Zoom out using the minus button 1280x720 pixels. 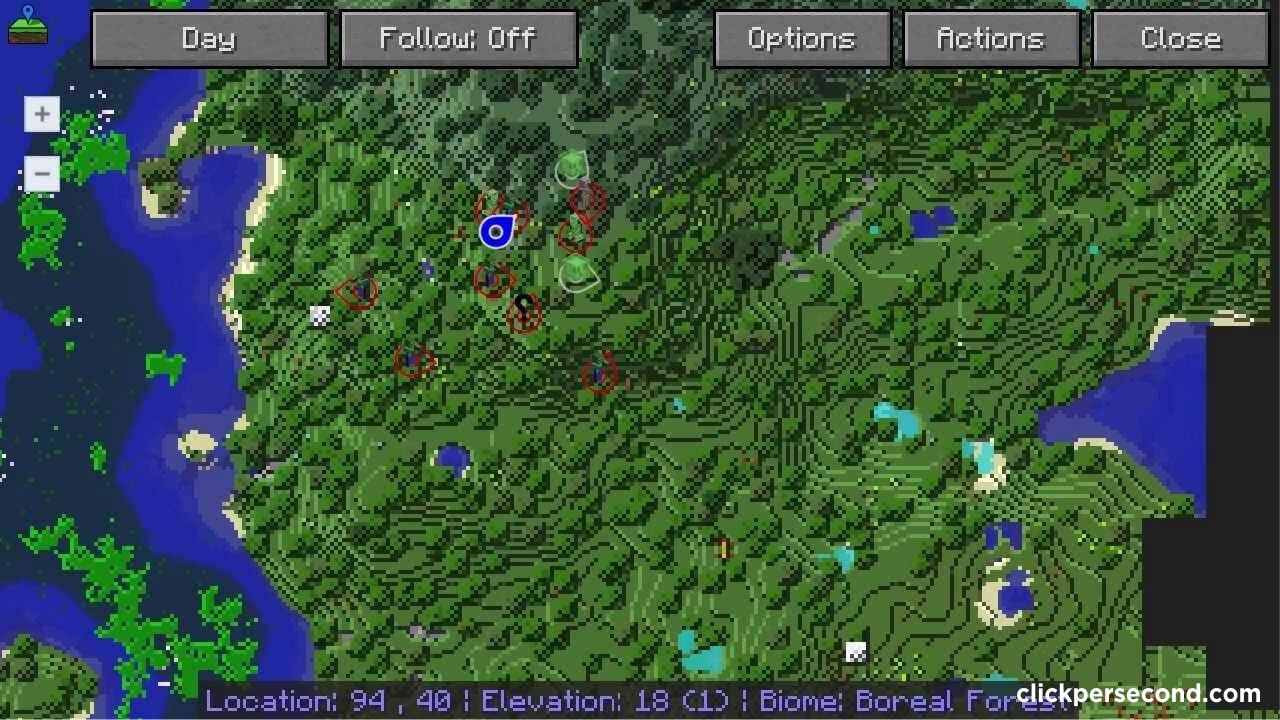coord(41,173)
